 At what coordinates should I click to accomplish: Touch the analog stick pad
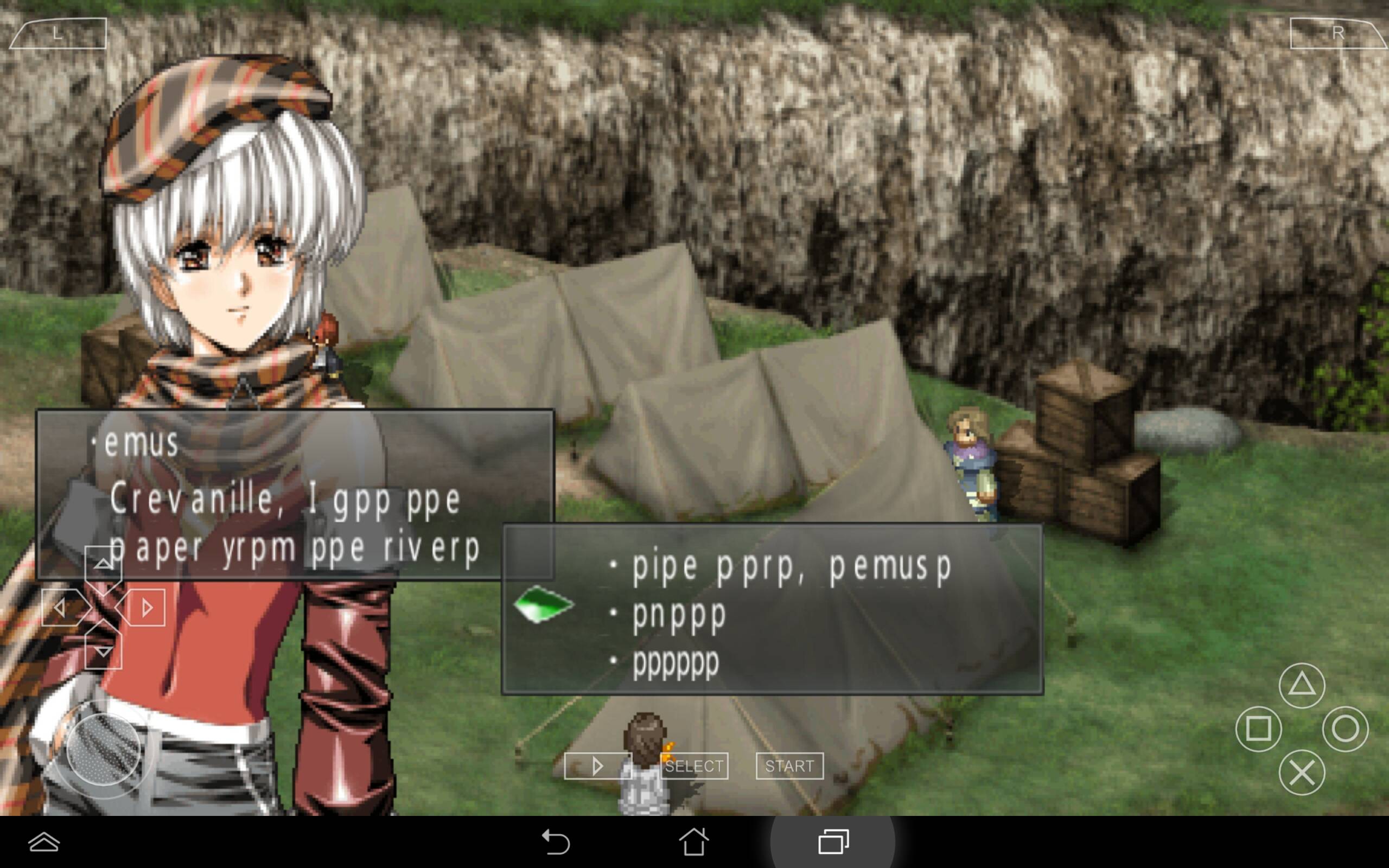pyautogui.click(x=103, y=749)
